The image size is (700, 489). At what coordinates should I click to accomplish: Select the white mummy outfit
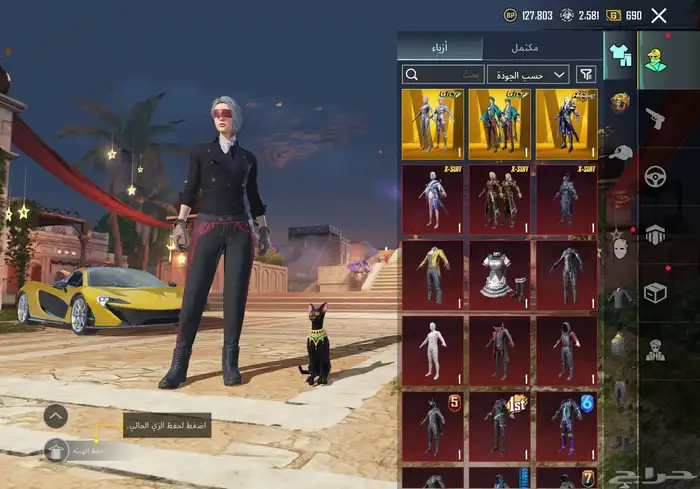pyautogui.click(x=433, y=350)
